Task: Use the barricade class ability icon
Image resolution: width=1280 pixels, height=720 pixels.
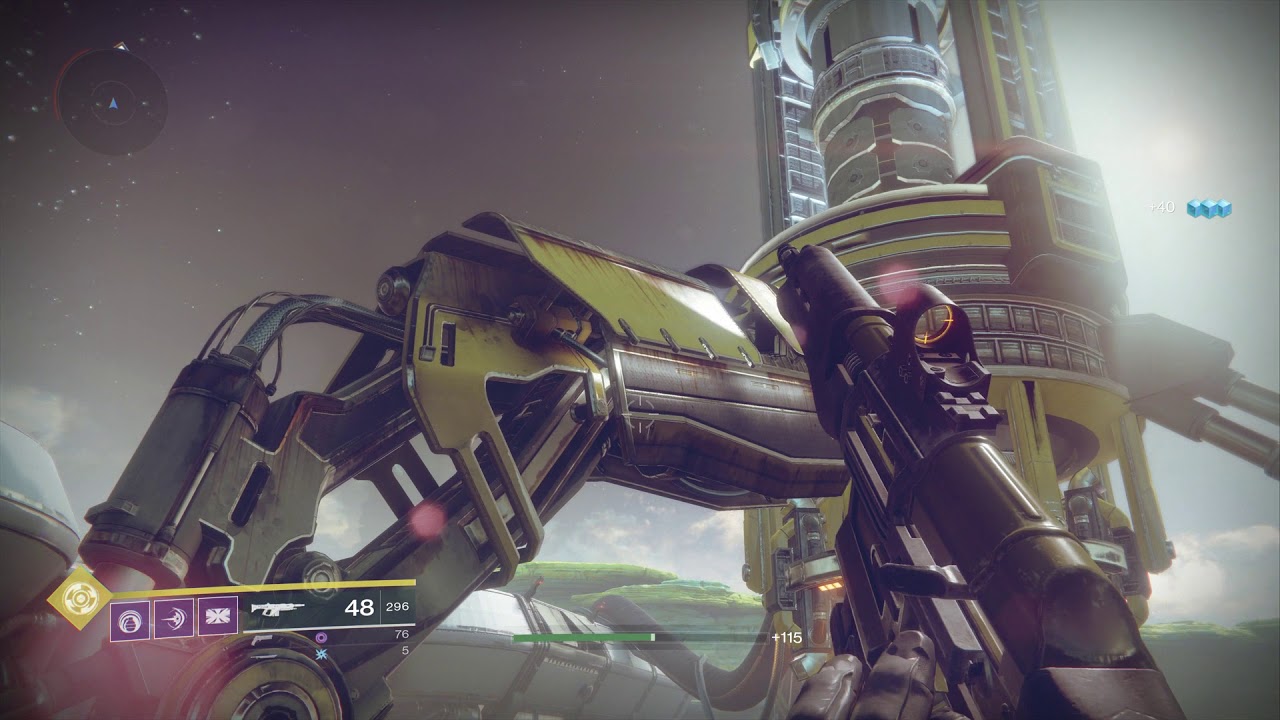Action: pyautogui.click(x=218, y=618)
